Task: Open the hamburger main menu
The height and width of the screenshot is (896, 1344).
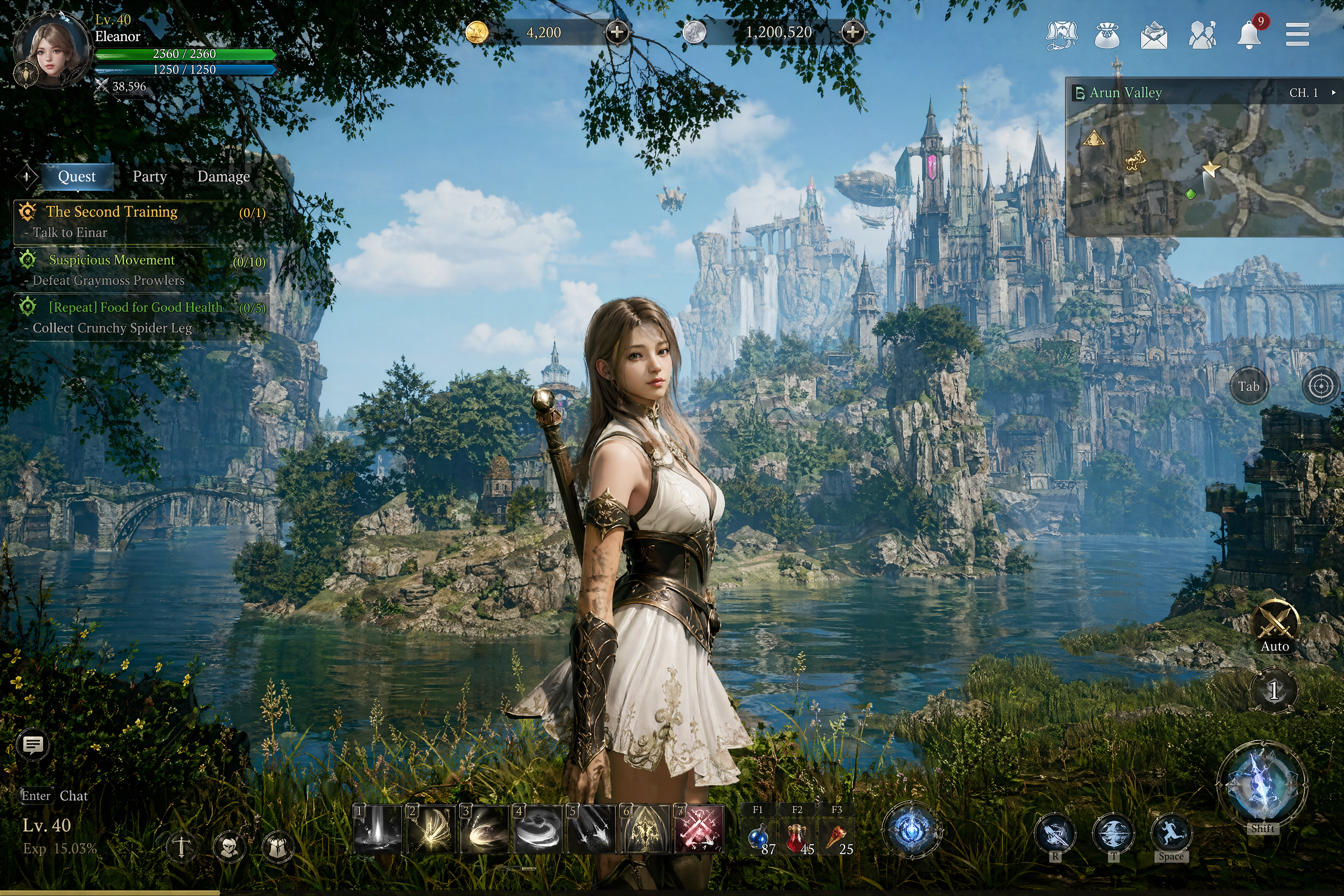Action: click(1297, 34)
